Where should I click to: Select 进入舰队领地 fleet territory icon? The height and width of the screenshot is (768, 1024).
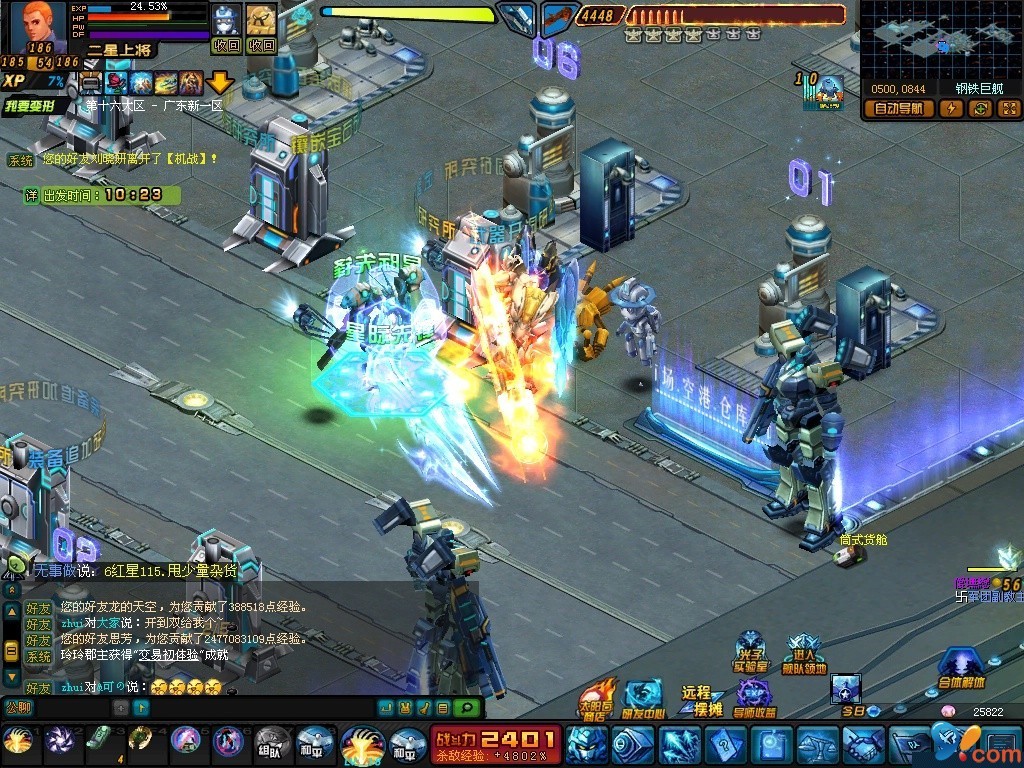tap(804, 654)
